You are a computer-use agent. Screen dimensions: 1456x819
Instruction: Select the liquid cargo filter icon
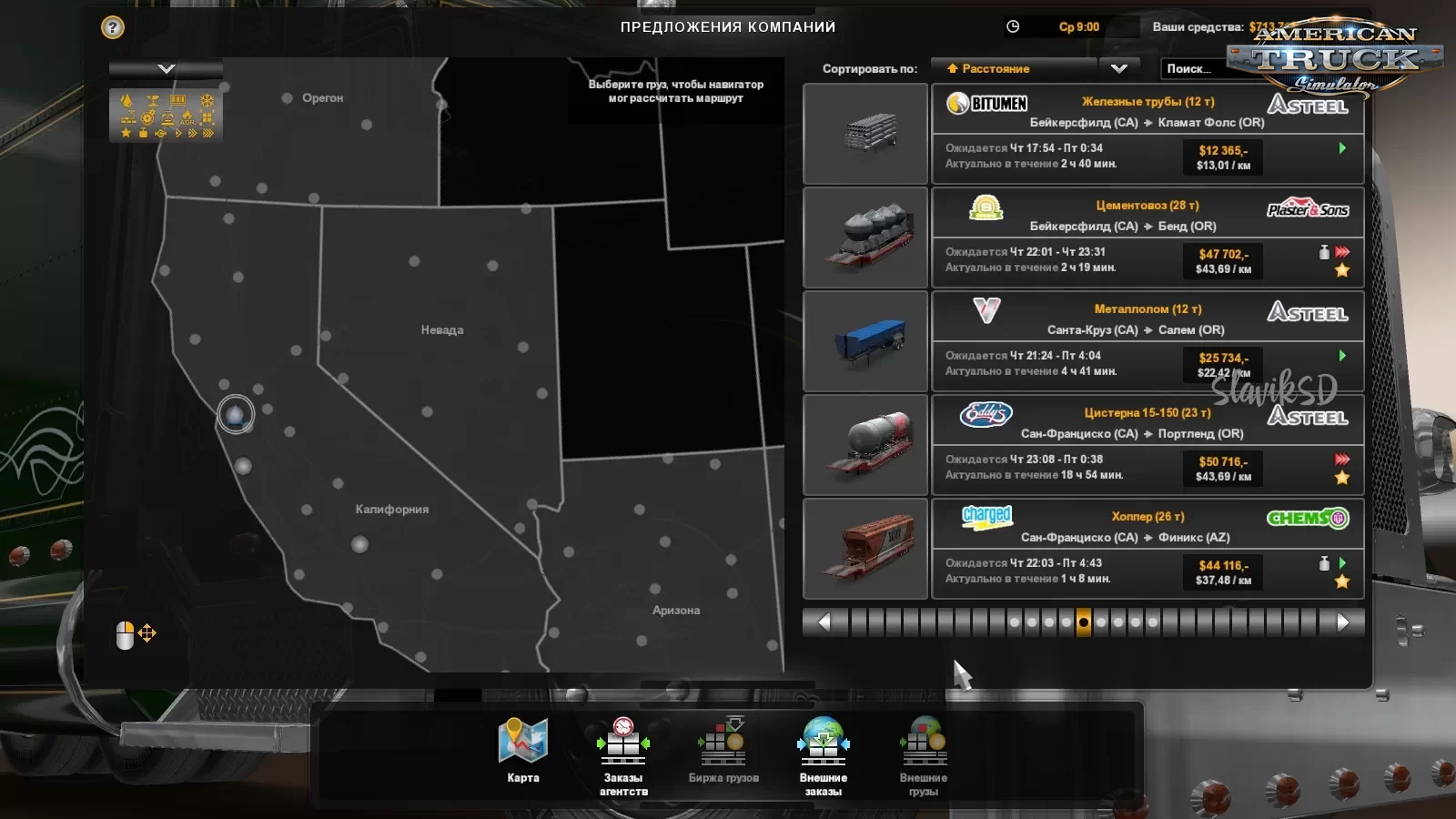[126, 99]
